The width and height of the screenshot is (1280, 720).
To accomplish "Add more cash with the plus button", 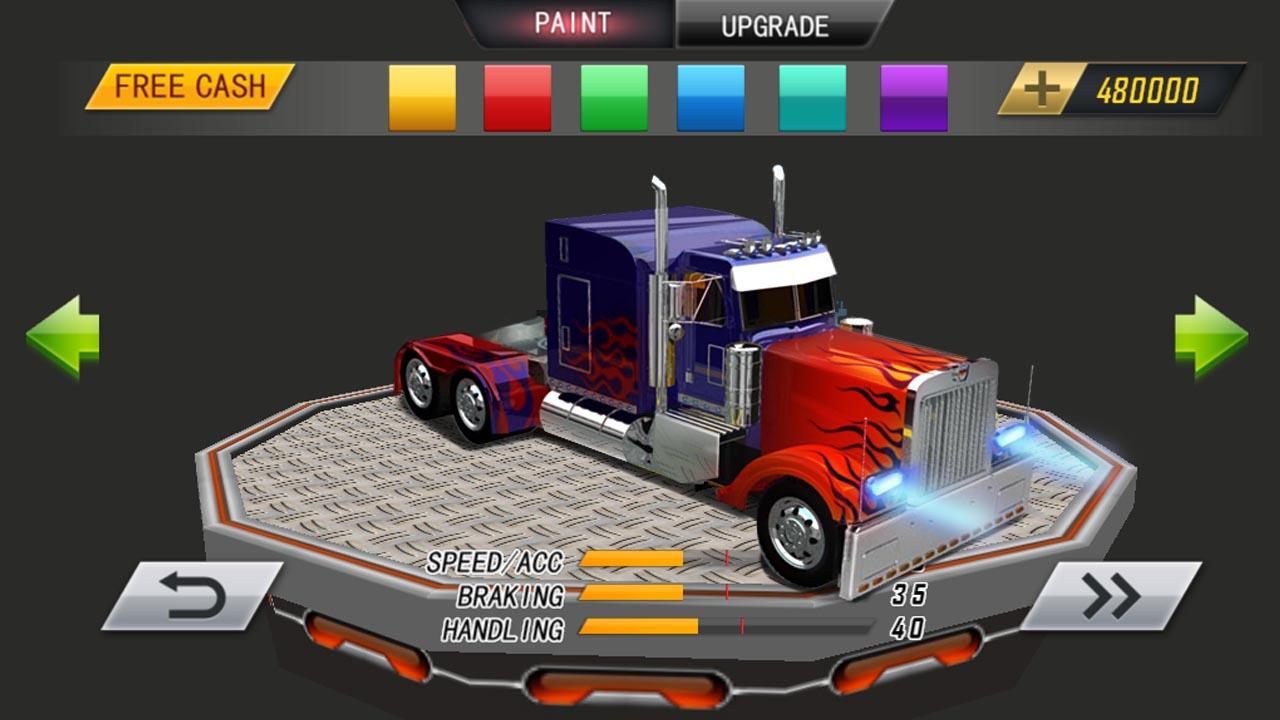I will (x=1042, y=90).
